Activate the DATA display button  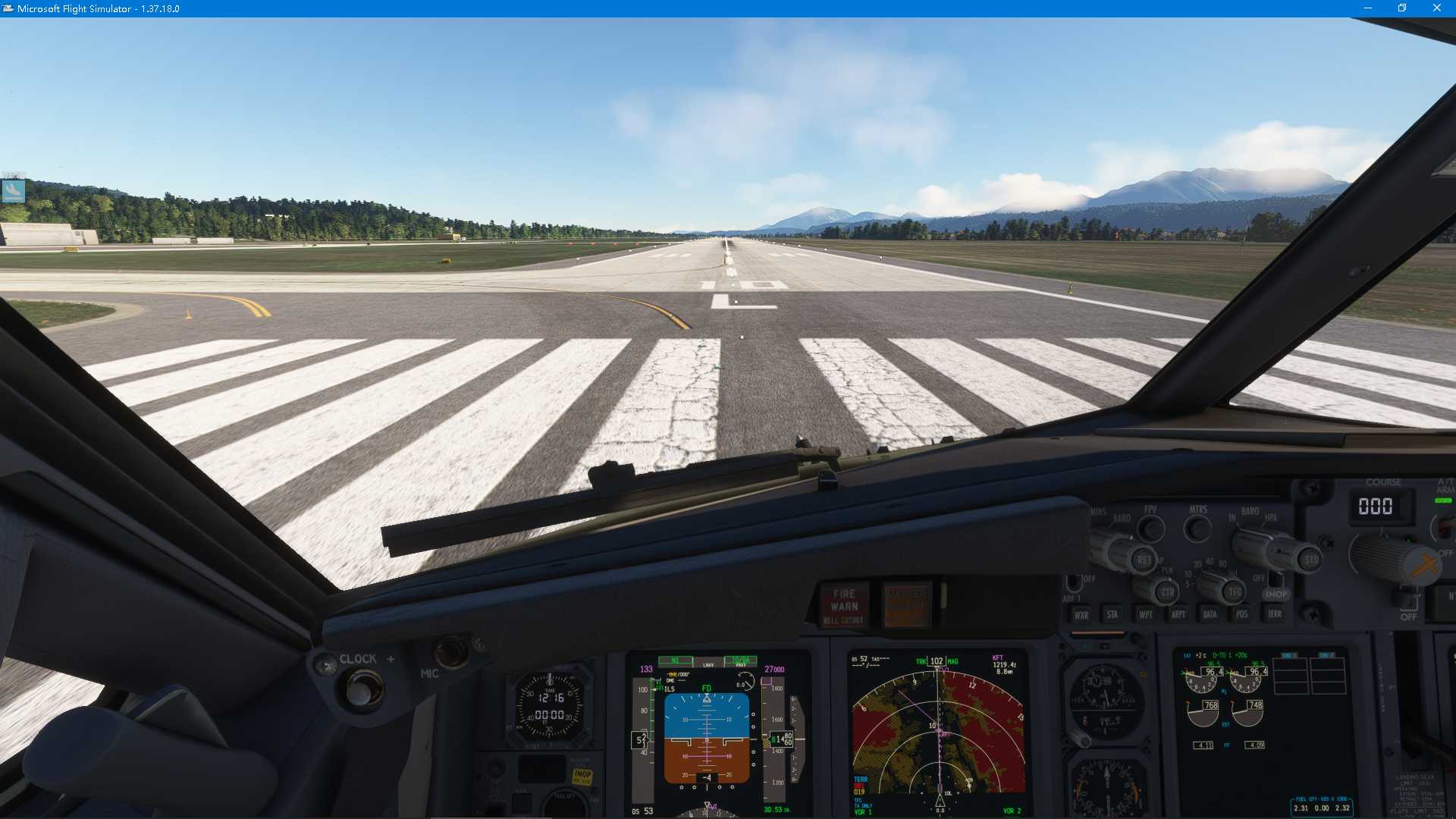point(1210,614)
